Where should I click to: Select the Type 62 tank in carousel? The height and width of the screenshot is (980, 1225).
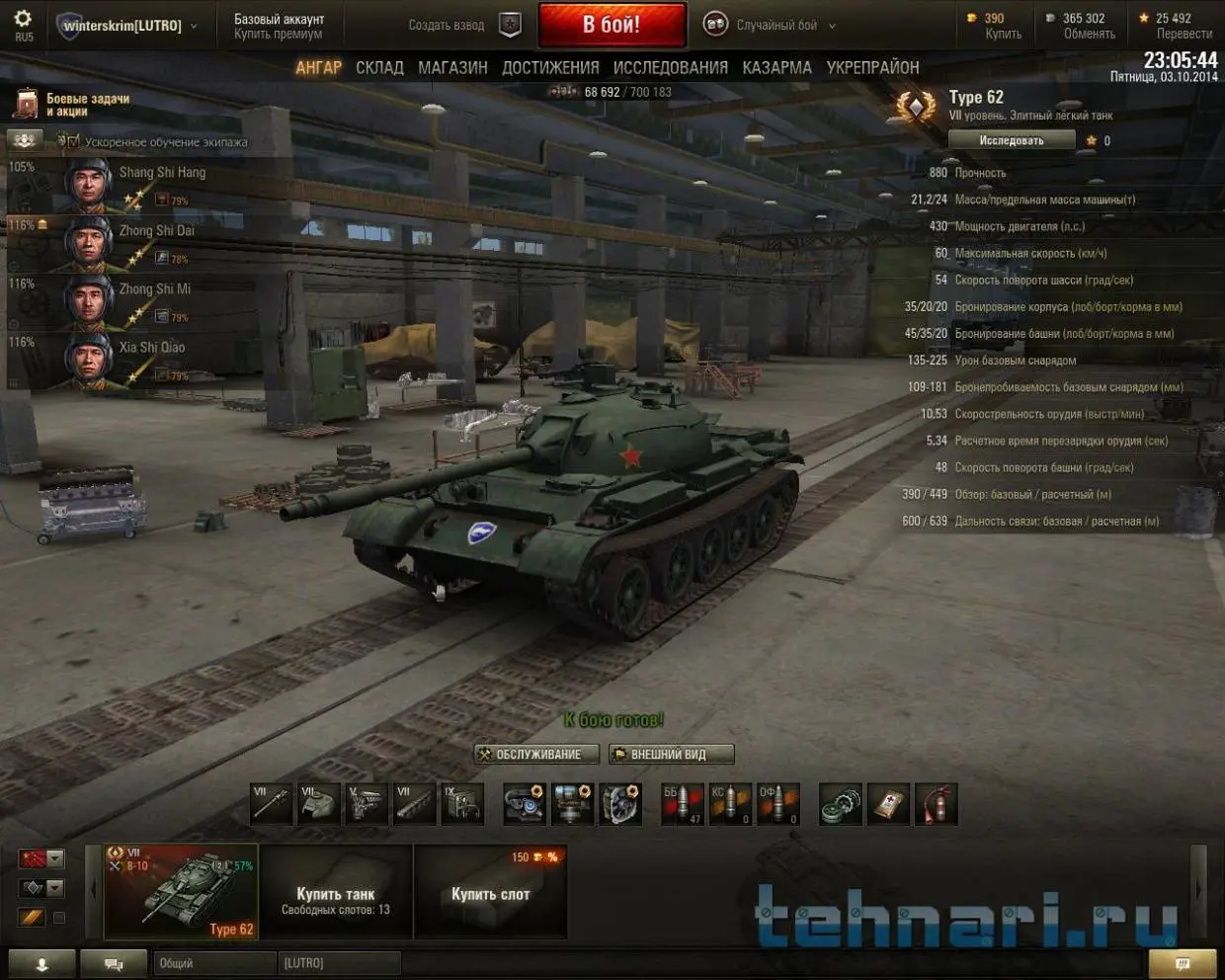182,891
